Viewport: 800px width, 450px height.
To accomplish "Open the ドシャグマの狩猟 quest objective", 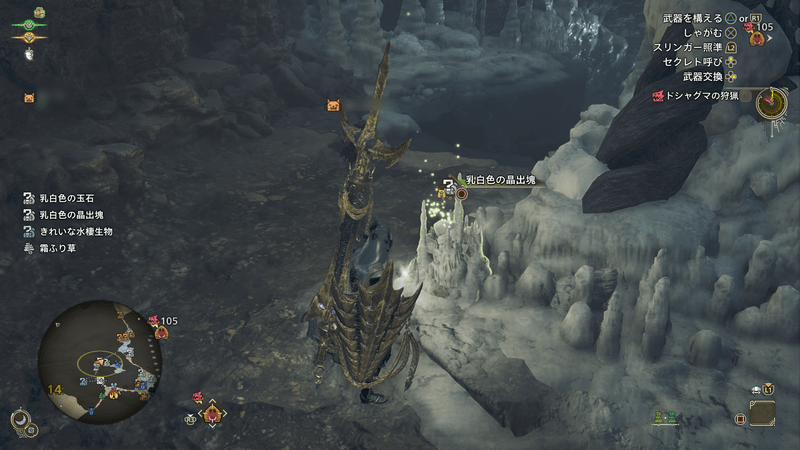I will pyautogui.click(x=702, y=96).
